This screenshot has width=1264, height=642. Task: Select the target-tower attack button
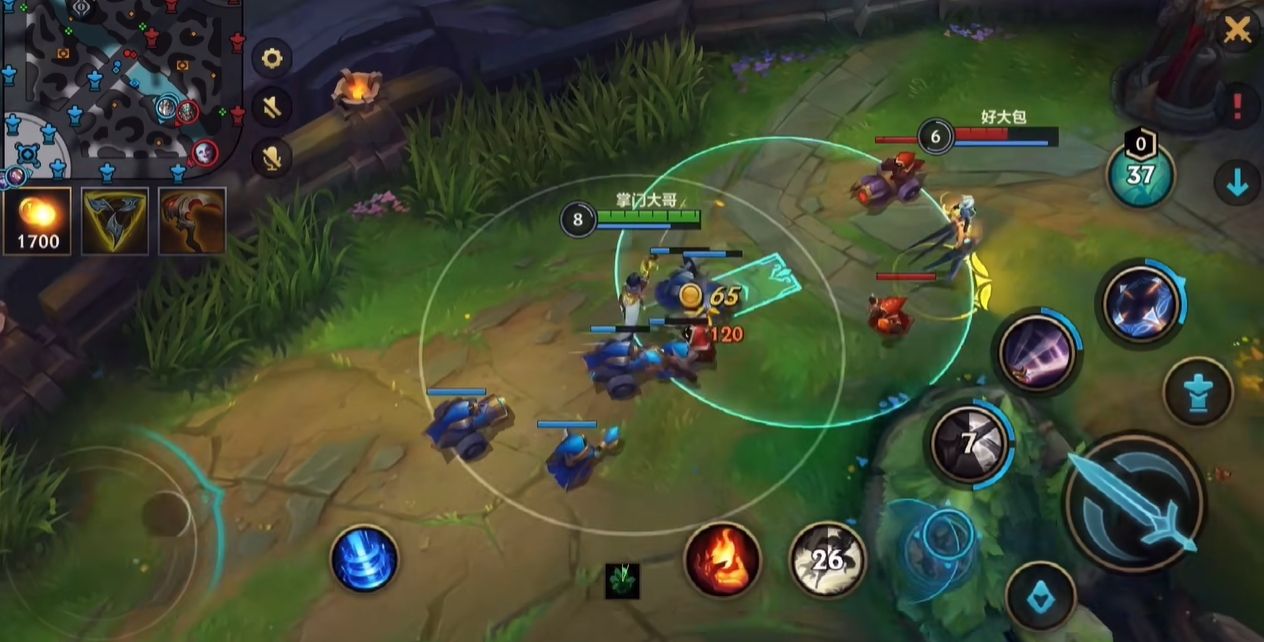coord(1197,391)
